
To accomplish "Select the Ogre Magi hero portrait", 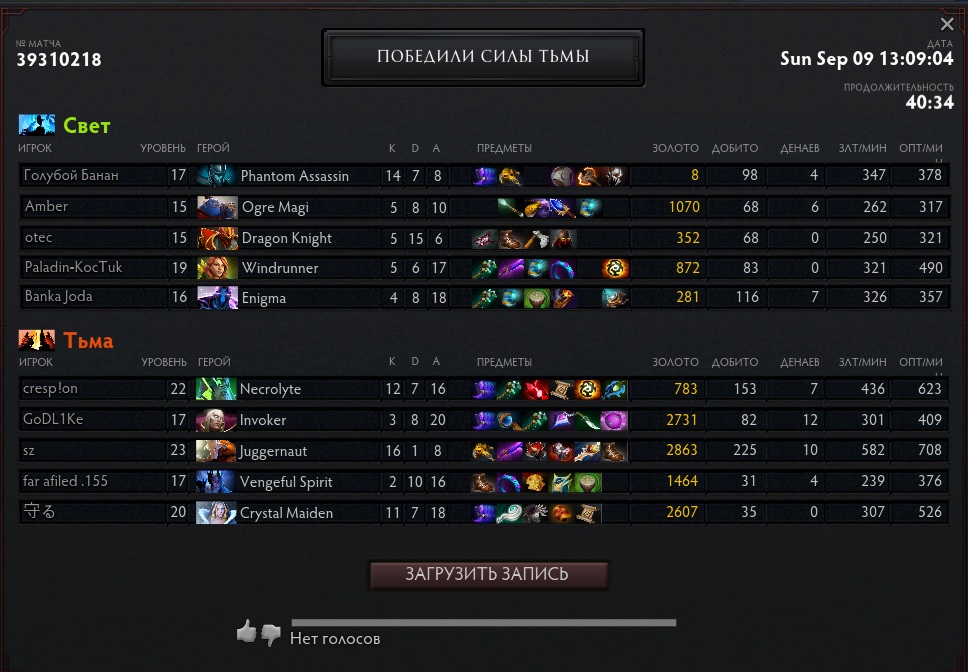I will [216, 207].
